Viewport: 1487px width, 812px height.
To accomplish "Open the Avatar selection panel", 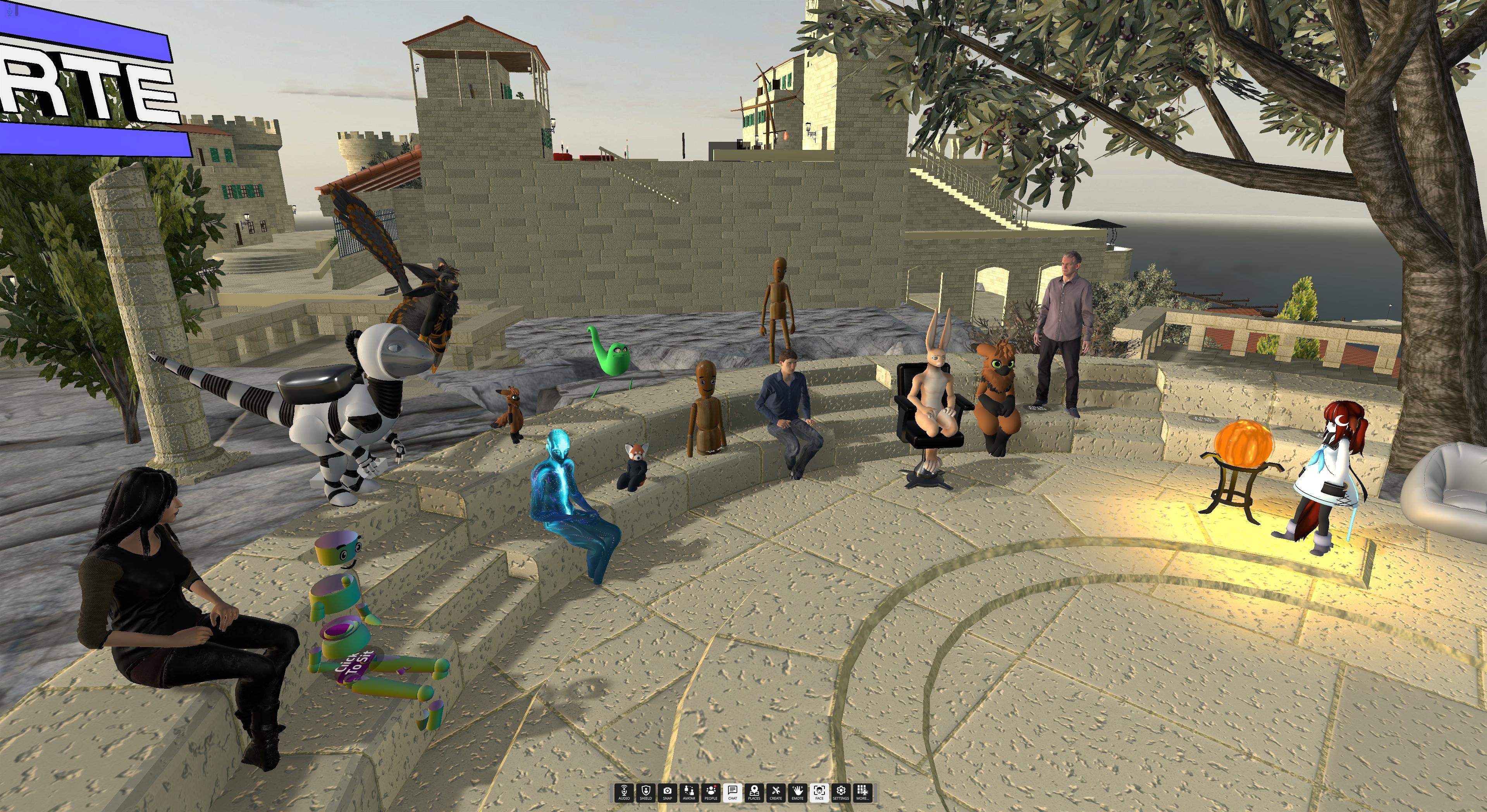I will click(688, 792).
